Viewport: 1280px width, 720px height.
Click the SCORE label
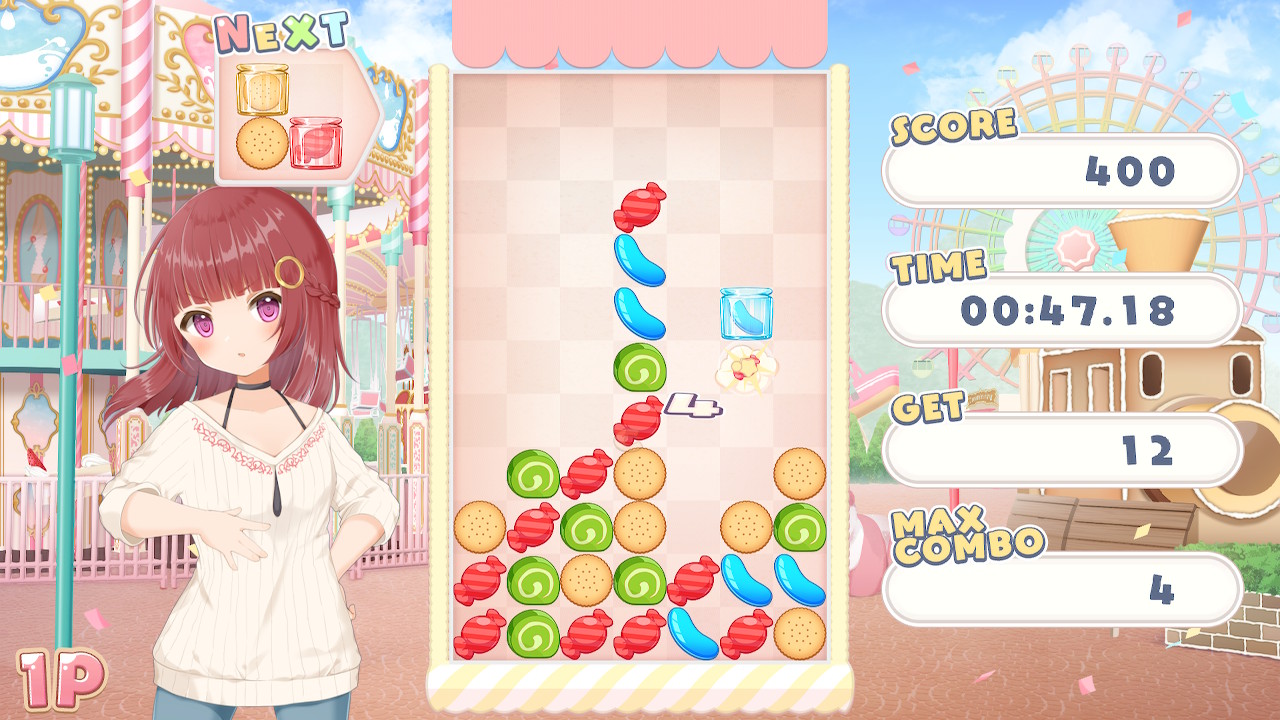pyautogui.click(x=949, y=126)
